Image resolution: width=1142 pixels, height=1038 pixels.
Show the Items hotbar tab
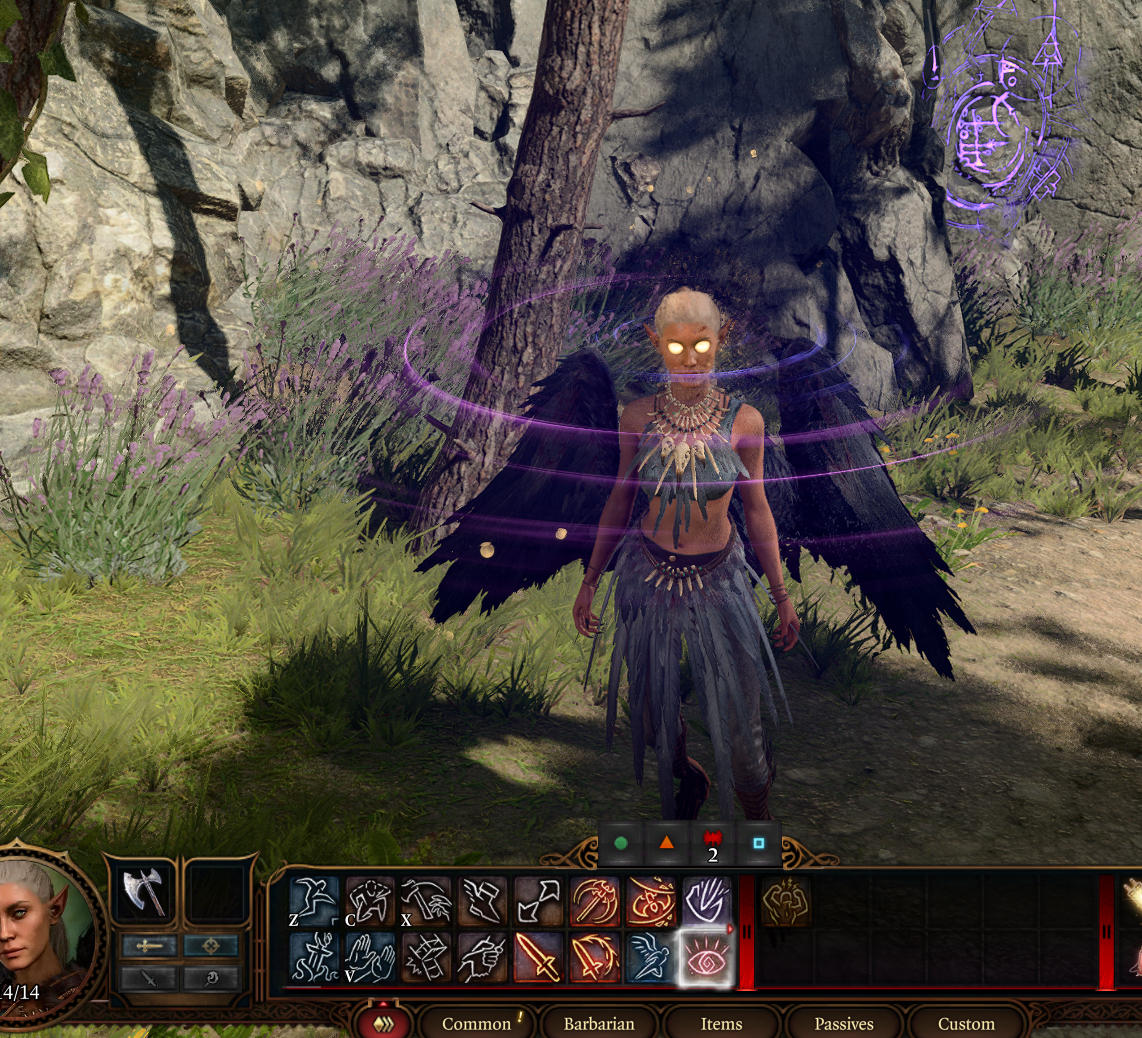click(721, 1023)
